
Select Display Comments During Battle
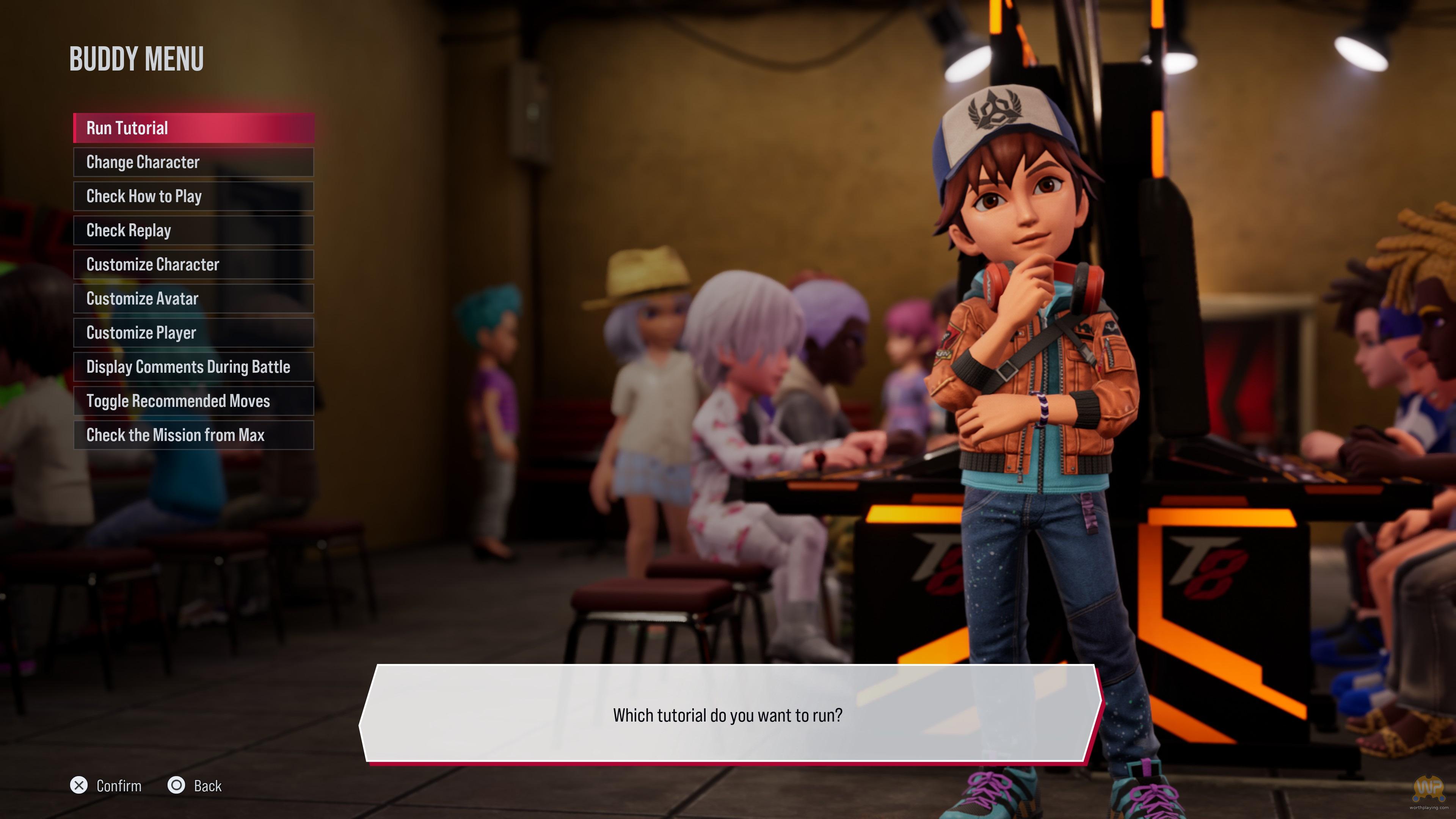tap(193, 367)
